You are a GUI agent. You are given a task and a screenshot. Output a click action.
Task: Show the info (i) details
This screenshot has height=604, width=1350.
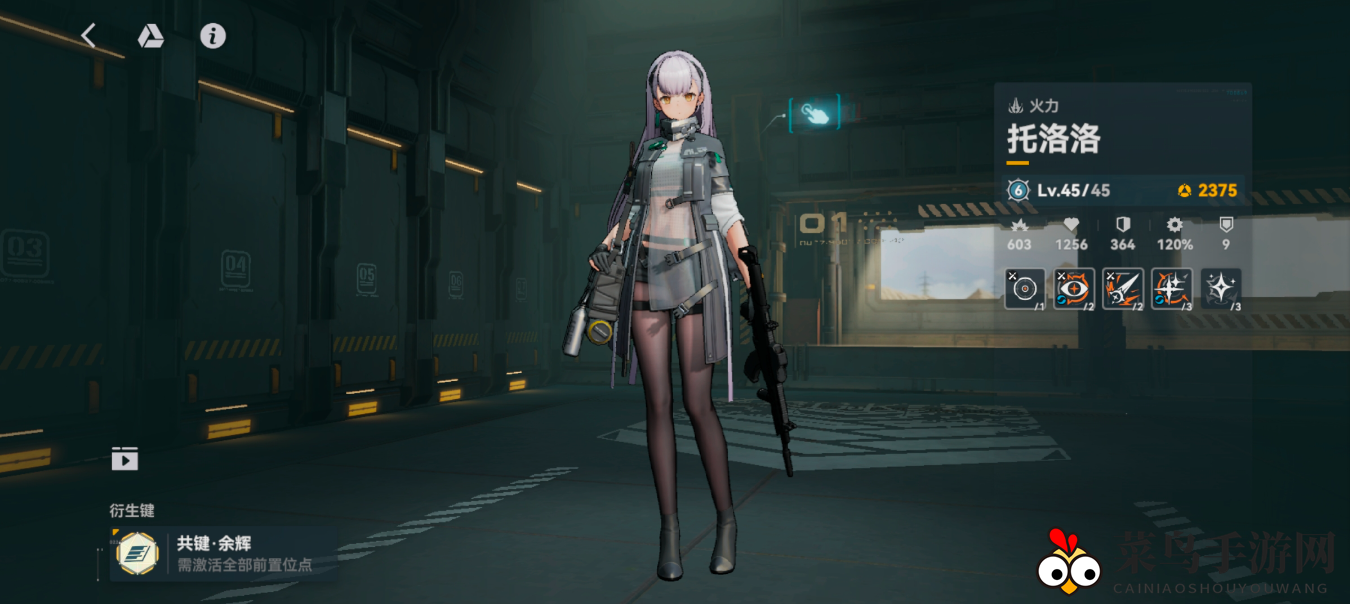click(212, 36)
